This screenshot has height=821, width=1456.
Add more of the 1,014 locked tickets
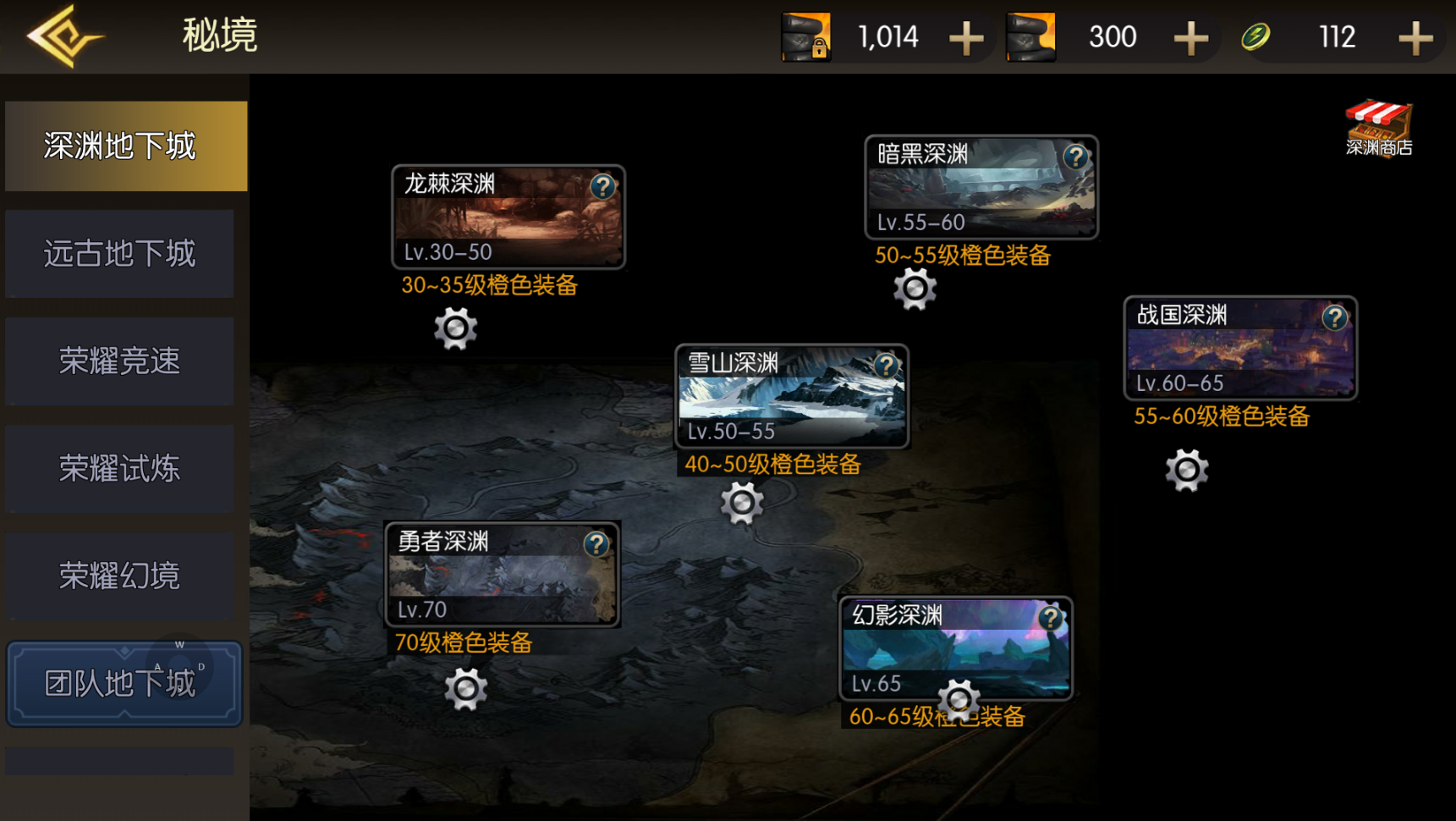point(966,38)
